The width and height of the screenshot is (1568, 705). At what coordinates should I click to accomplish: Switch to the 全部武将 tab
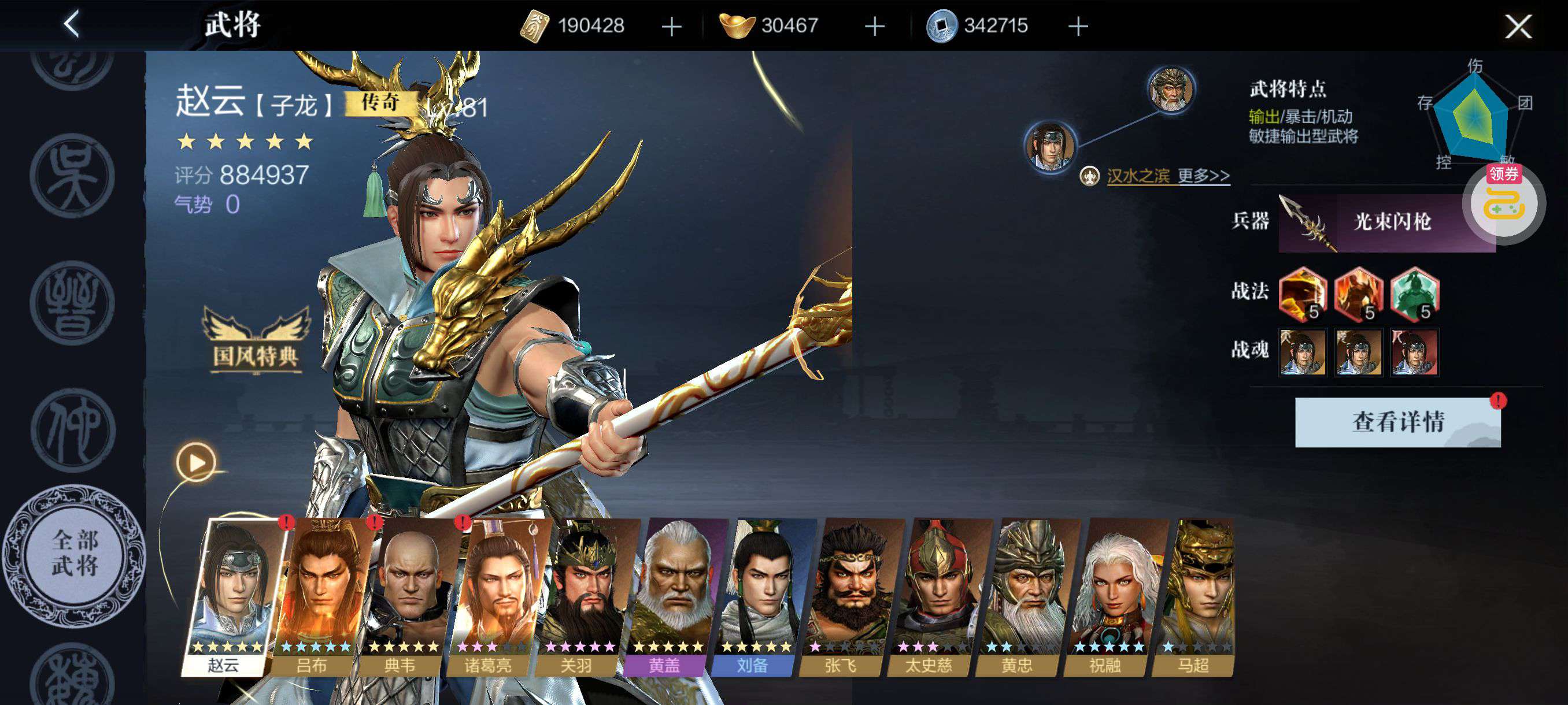74,554
